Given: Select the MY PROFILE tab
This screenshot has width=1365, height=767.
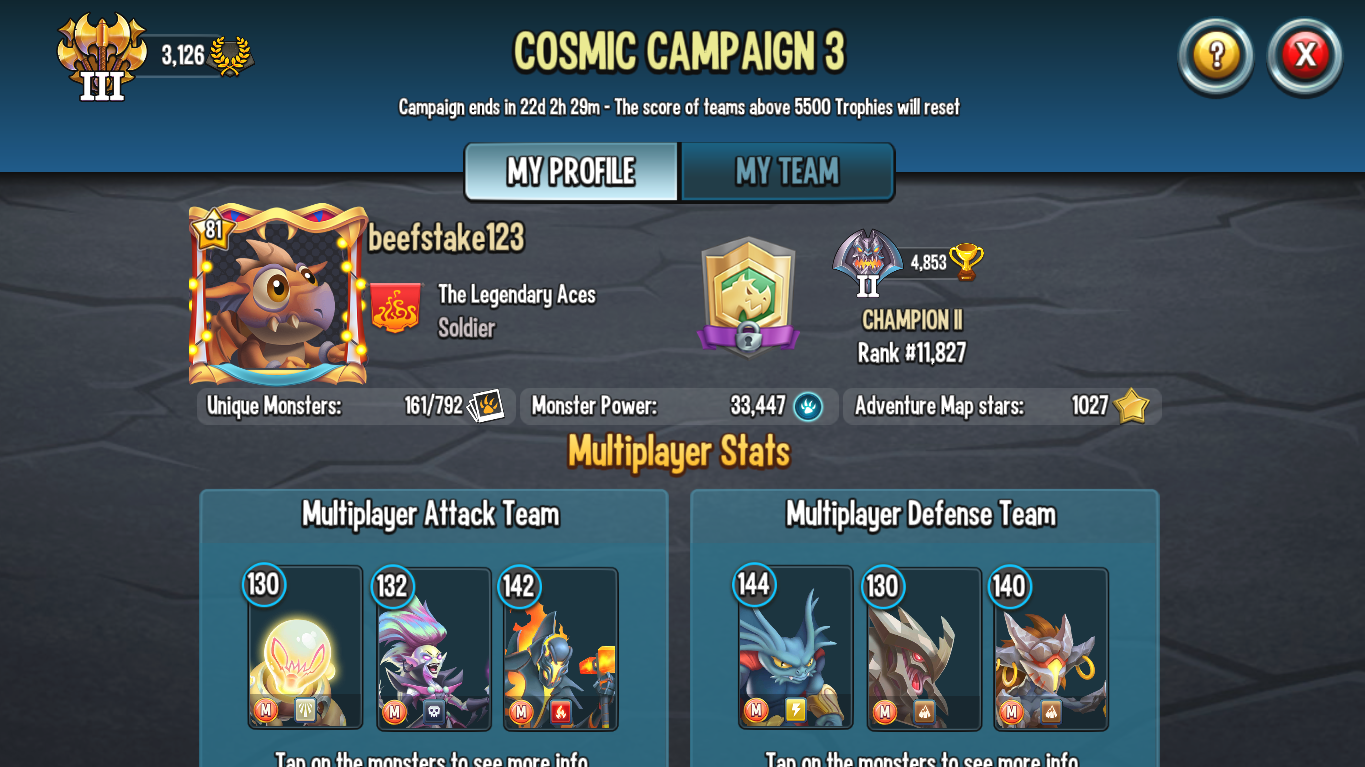Looking at the screenshot, I should pyautogui.click(x=570, y=172).
